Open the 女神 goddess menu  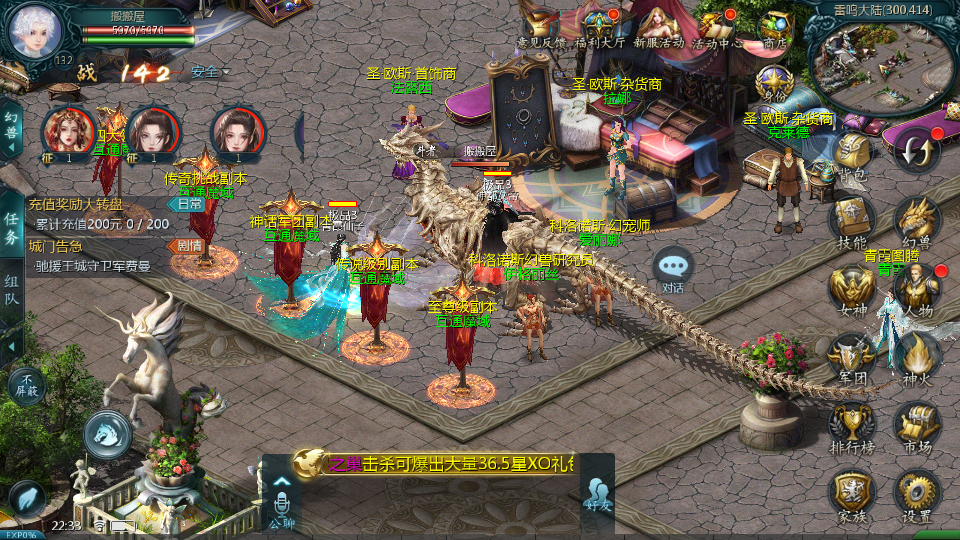852,288
